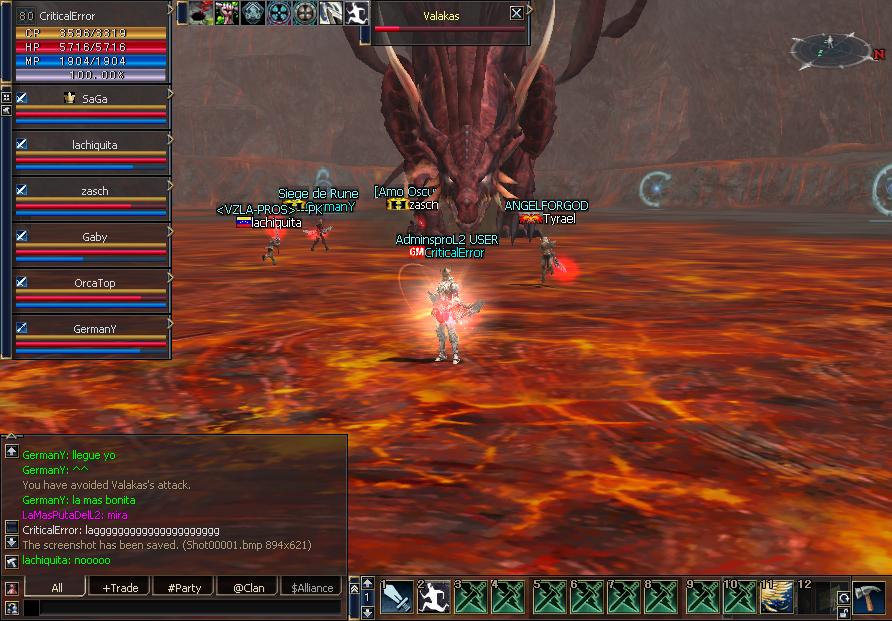Switch to the #Party chat tab
The height and width of the screenshot is (621, 892).
(185, 587)
